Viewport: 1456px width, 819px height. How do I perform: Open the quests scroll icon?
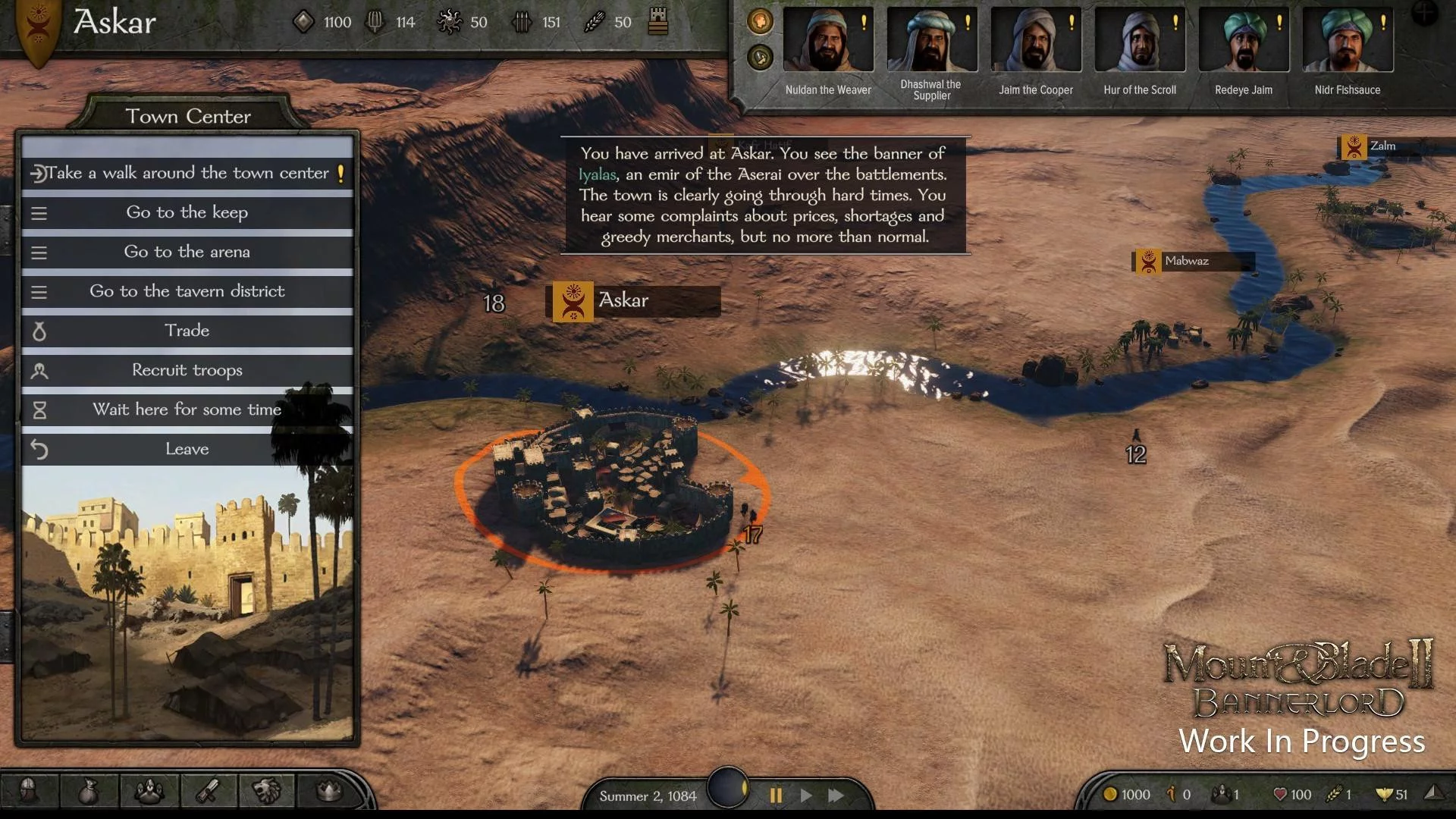208,792
